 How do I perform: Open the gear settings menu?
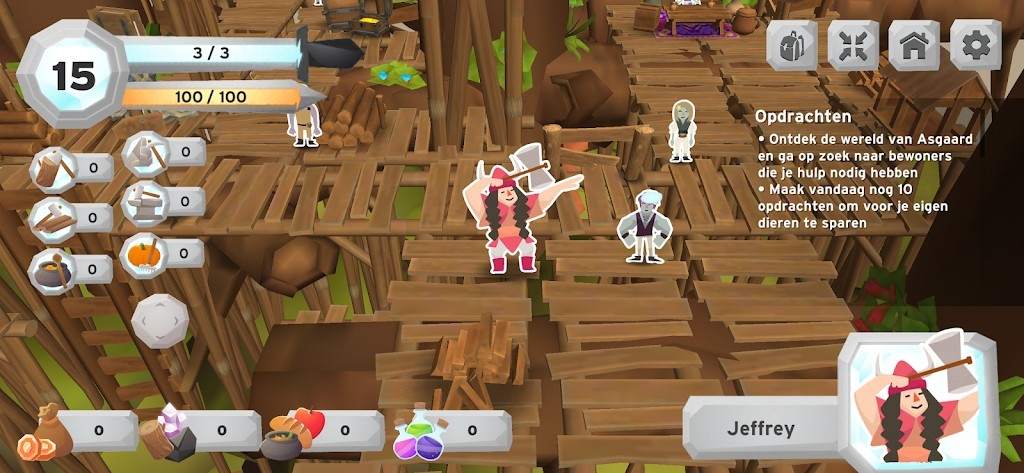coord(975,46)
